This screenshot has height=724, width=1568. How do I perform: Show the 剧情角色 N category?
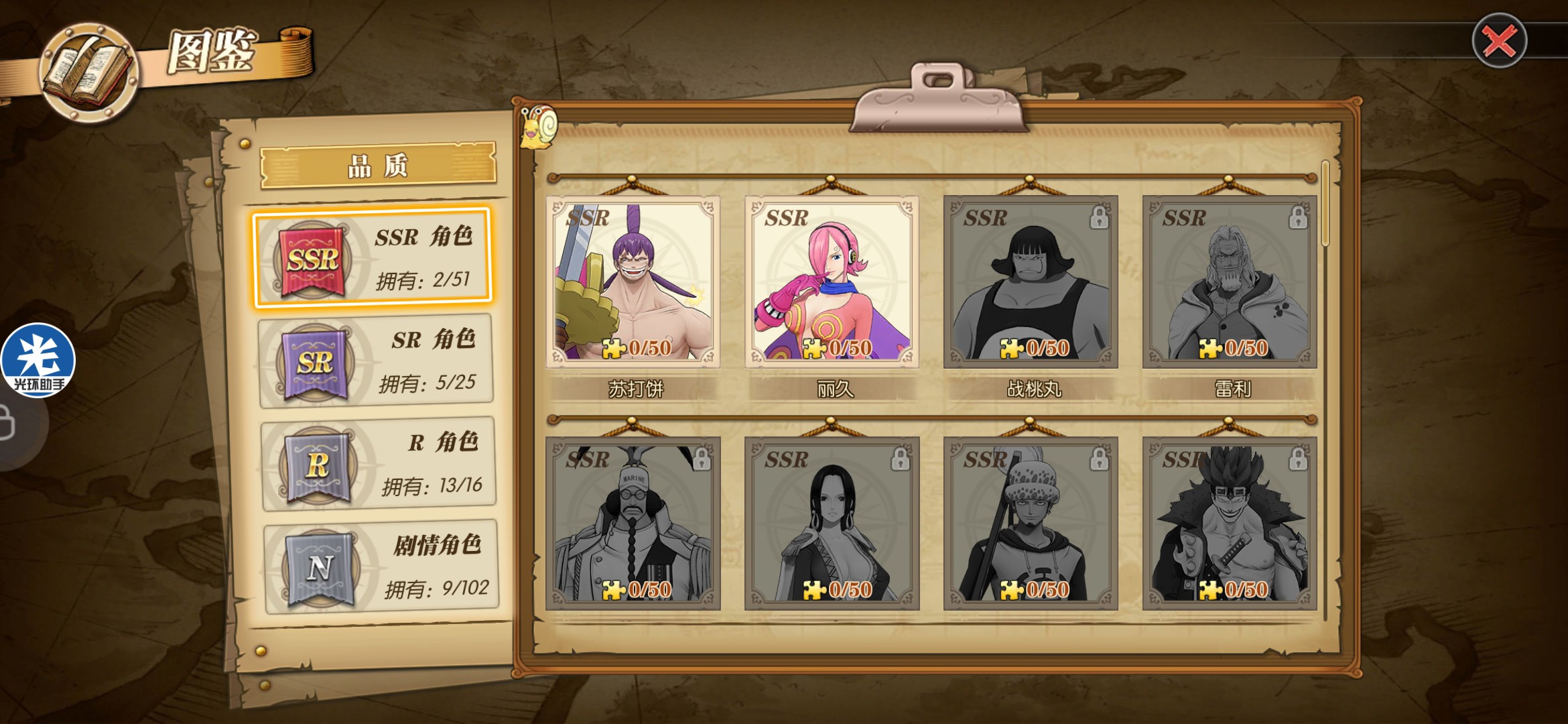tap(381, 567)
